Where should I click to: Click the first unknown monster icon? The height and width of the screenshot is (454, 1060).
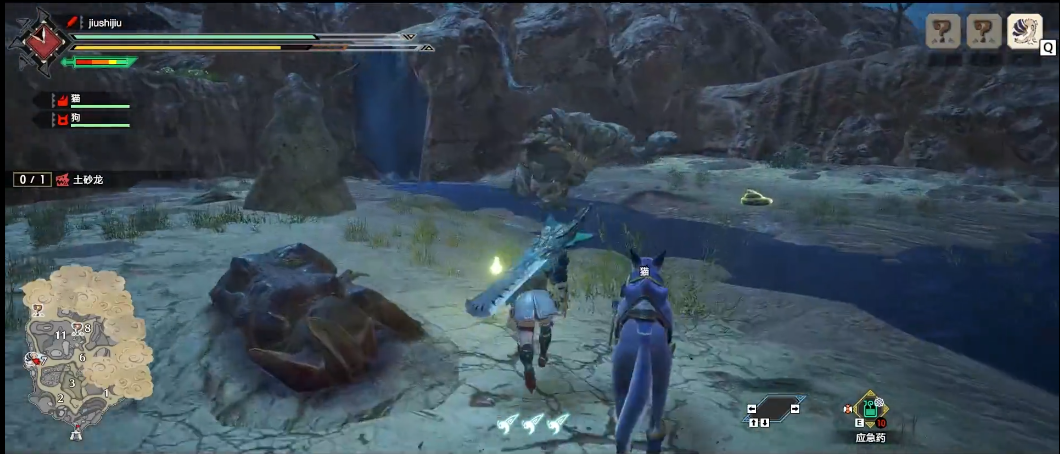coord(942,31)
